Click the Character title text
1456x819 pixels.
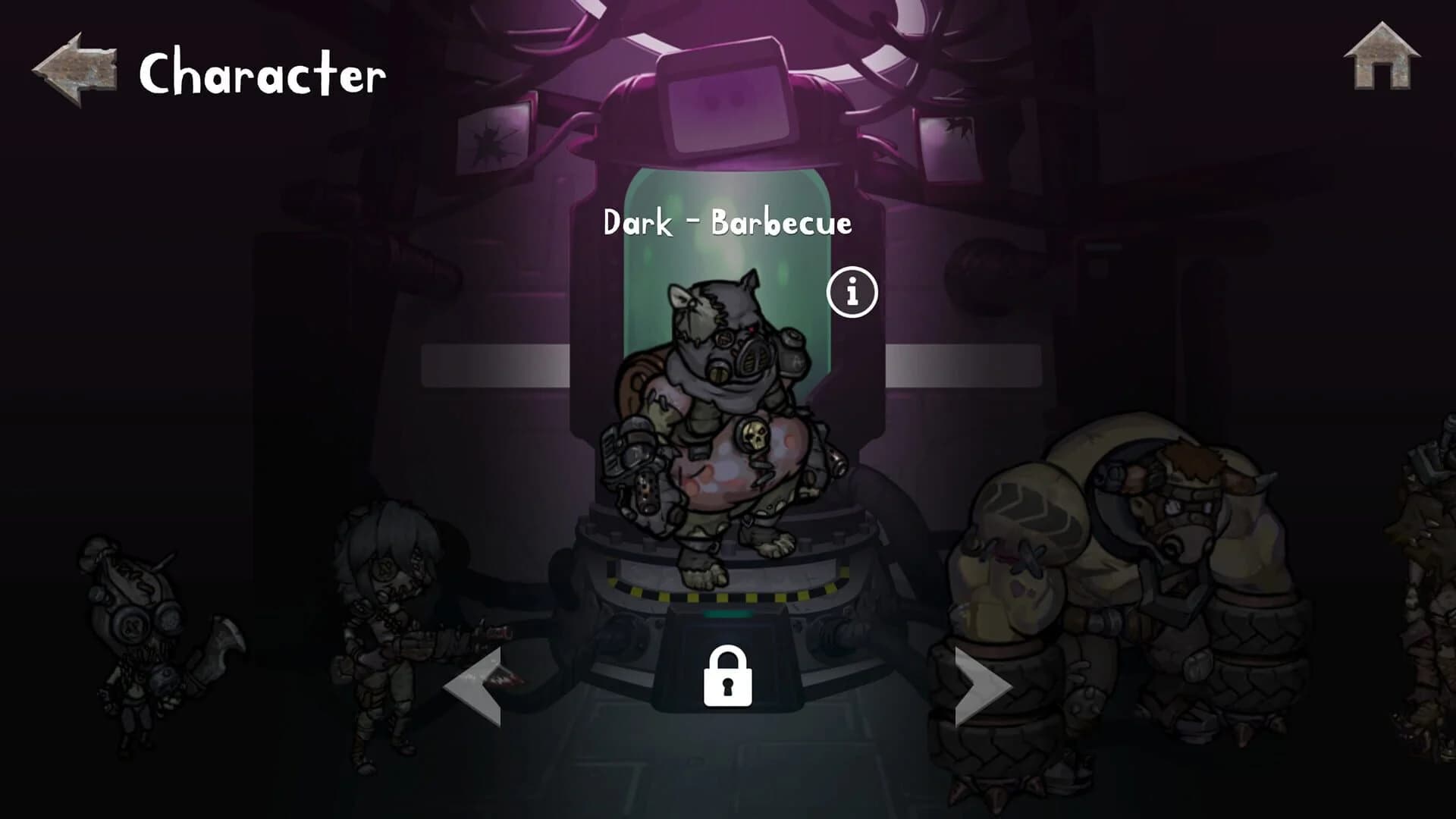pyautogui.click(x=262, y=72)
